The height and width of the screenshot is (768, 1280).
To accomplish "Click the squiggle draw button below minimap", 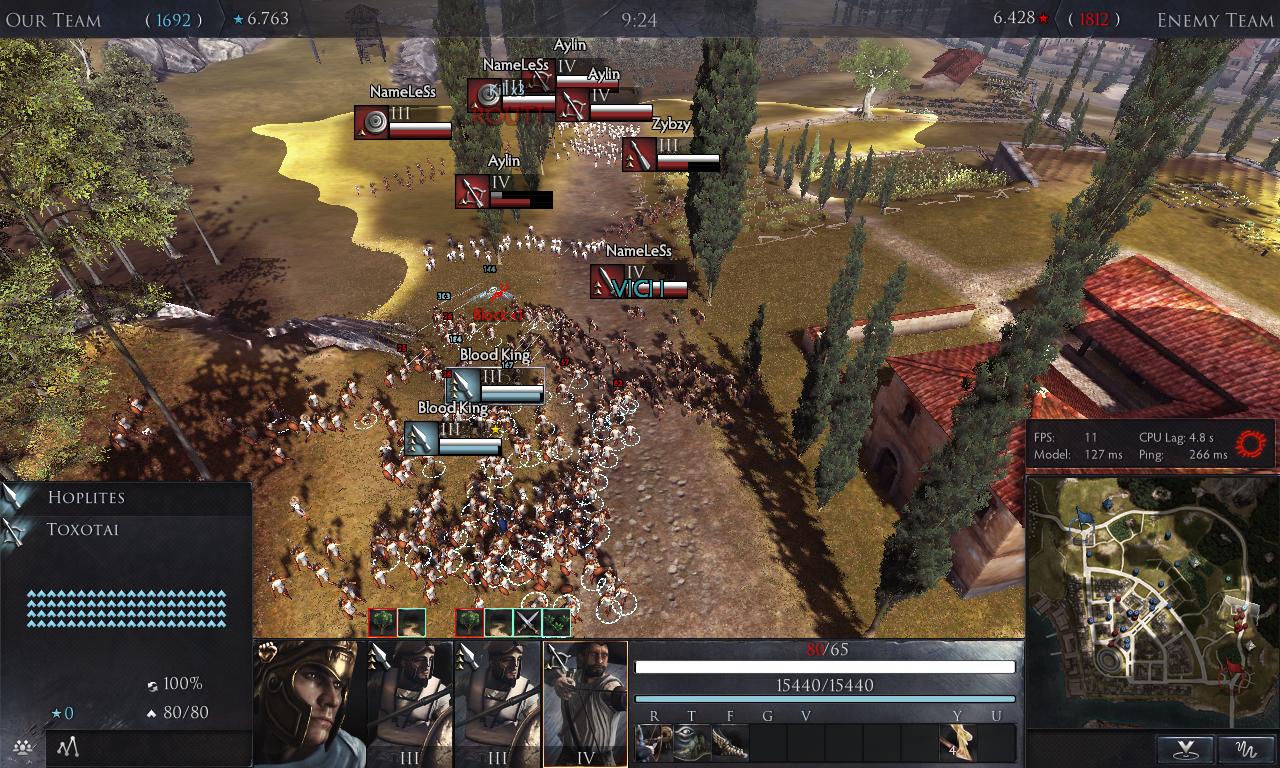I will [1248, 749].
